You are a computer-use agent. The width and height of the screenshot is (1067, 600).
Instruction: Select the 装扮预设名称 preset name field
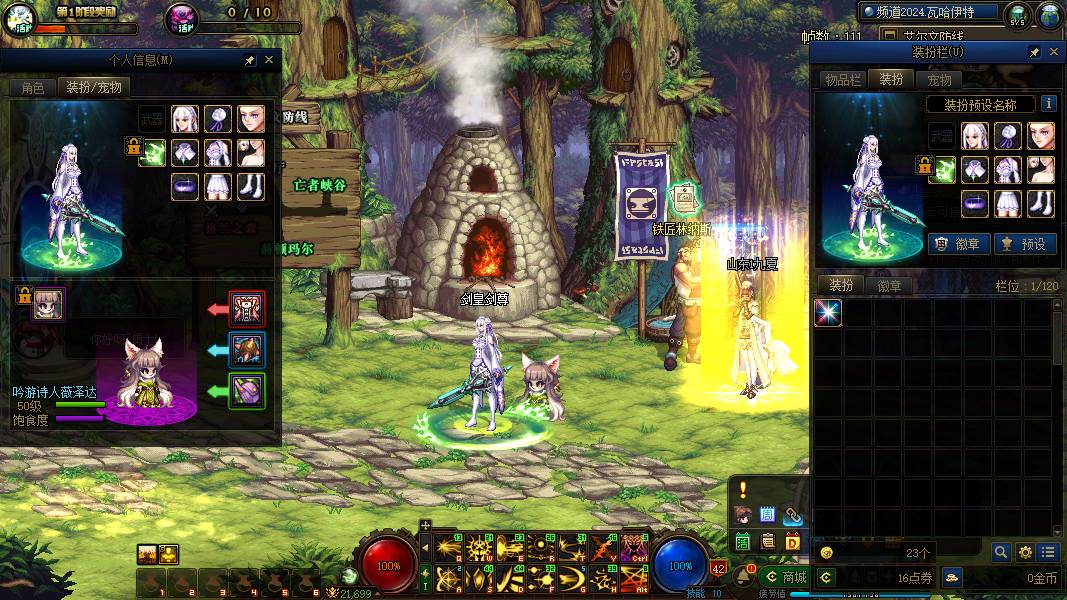980,104
